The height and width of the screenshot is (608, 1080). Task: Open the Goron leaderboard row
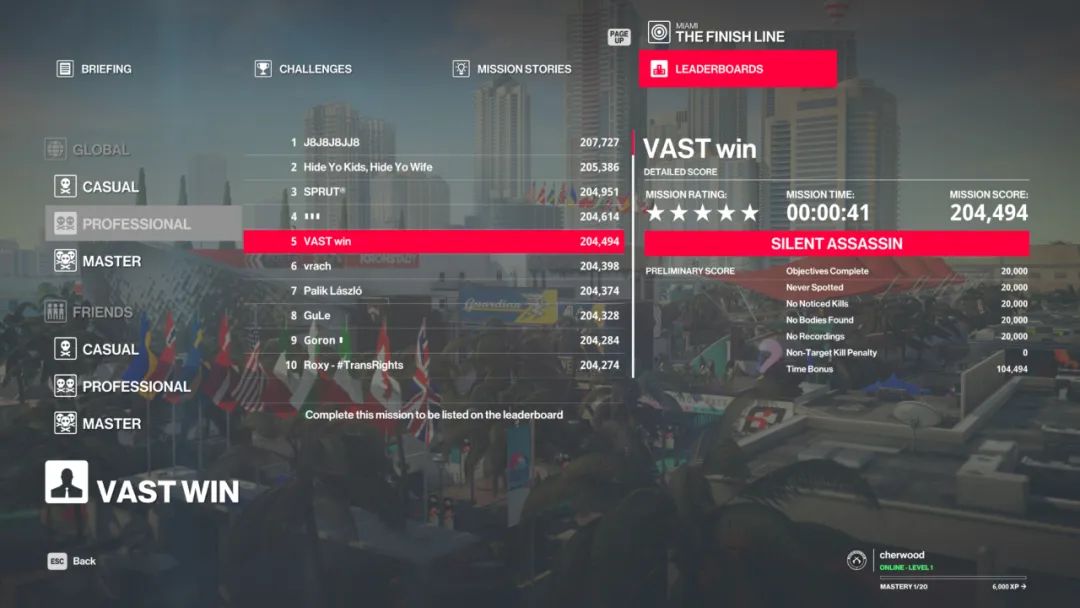tap(433, 340)
